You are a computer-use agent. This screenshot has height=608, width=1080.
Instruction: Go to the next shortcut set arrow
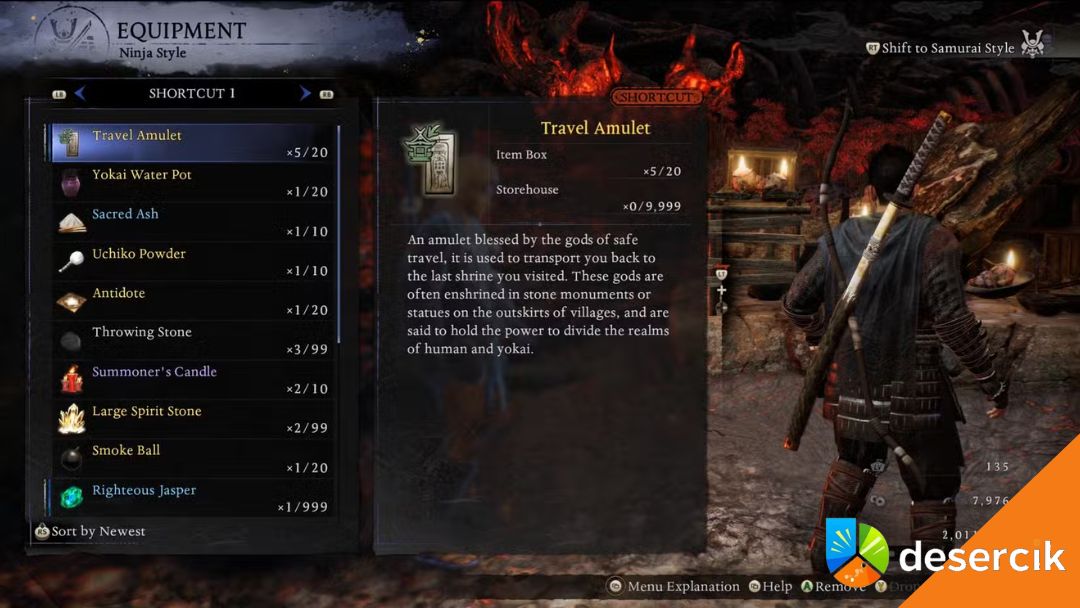point(305,93)
